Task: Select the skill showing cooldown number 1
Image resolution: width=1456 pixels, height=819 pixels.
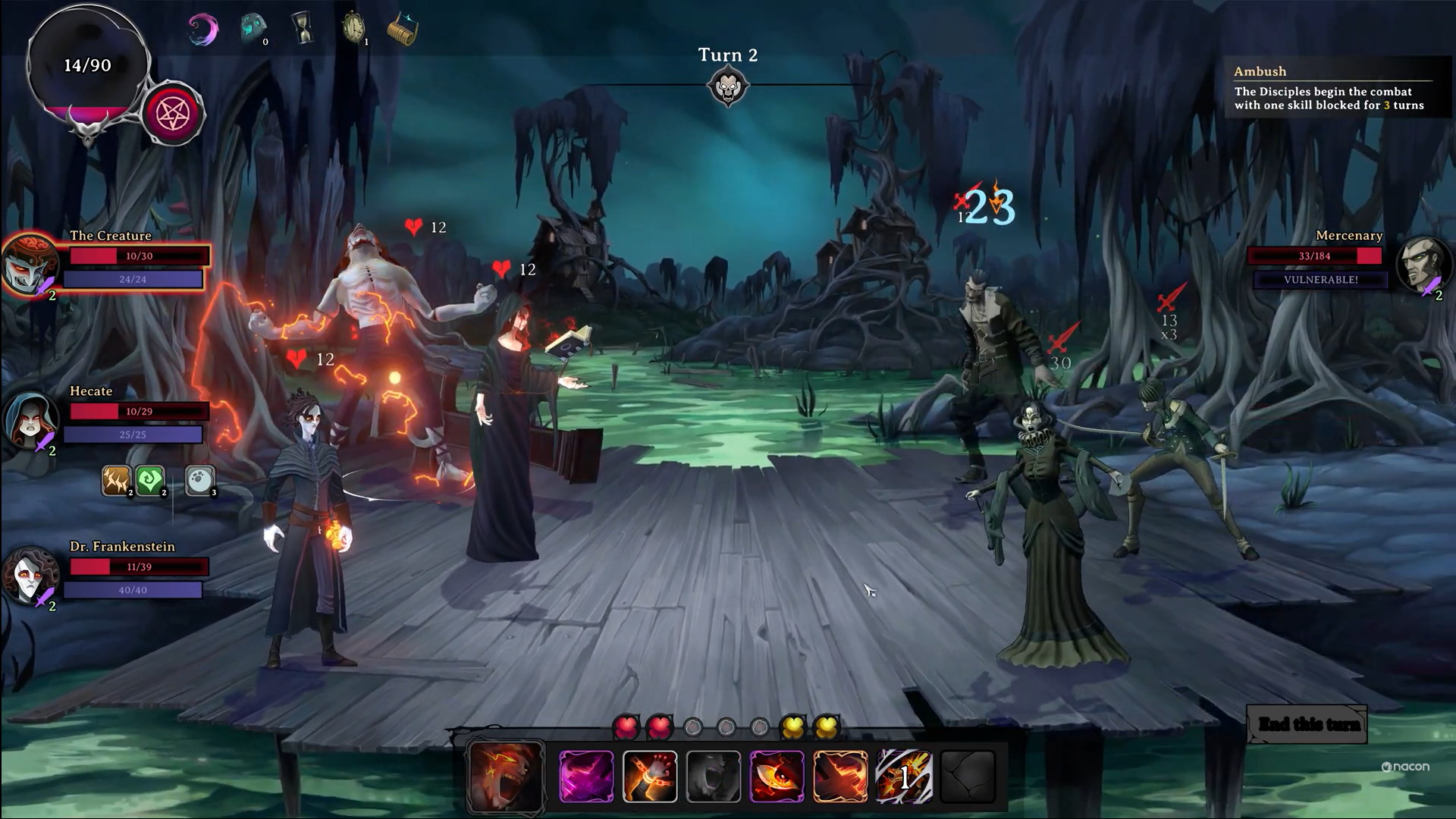Action: point(904,776)
